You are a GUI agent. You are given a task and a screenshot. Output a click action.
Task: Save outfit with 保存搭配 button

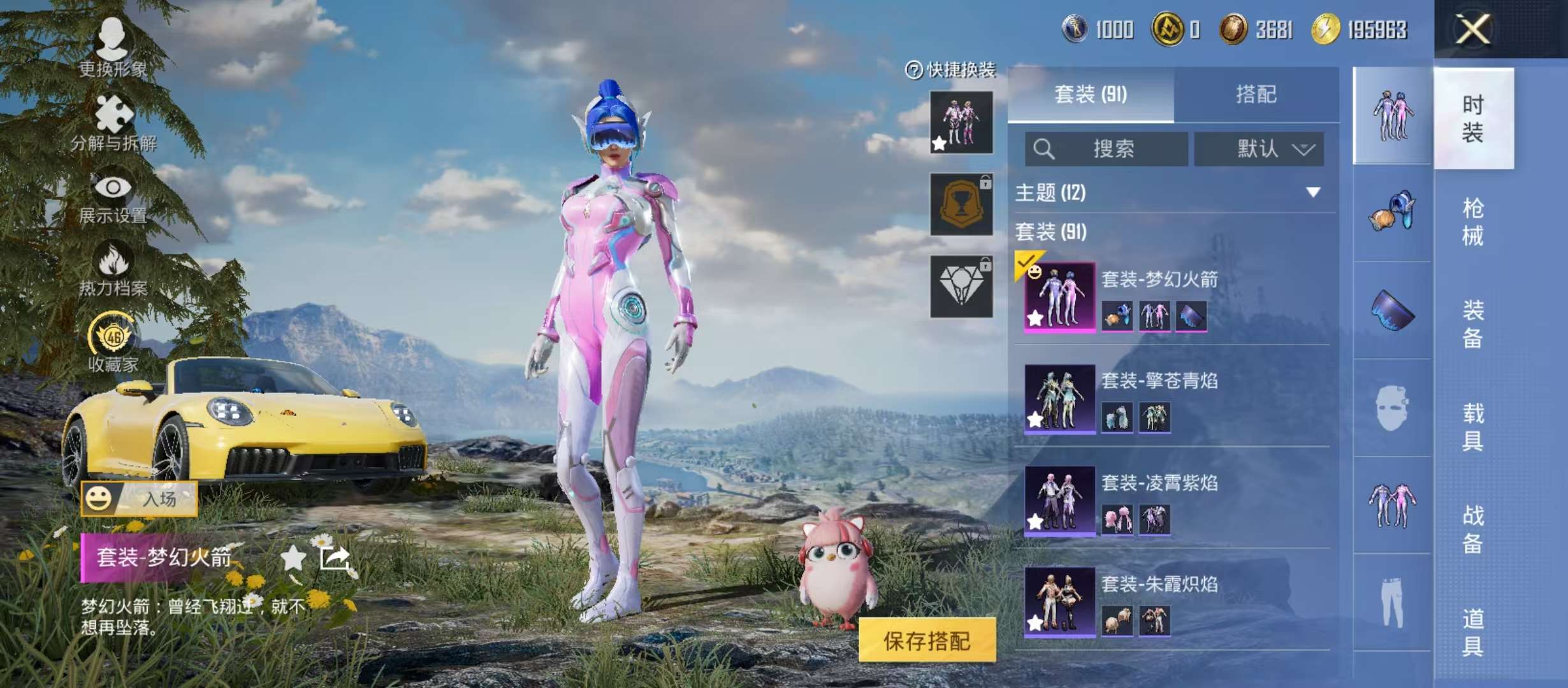click(927, 640)
